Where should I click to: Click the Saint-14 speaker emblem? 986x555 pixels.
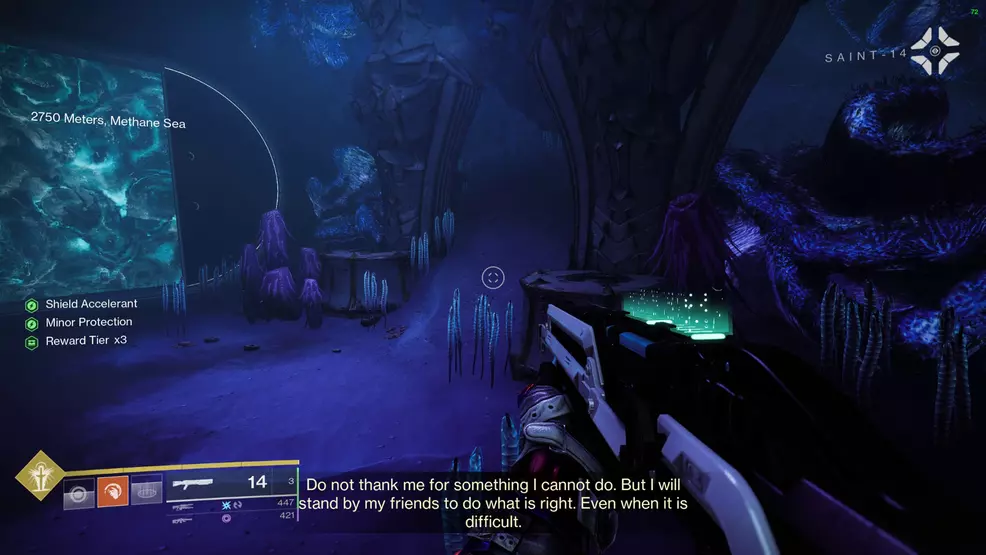pos(934,51)
